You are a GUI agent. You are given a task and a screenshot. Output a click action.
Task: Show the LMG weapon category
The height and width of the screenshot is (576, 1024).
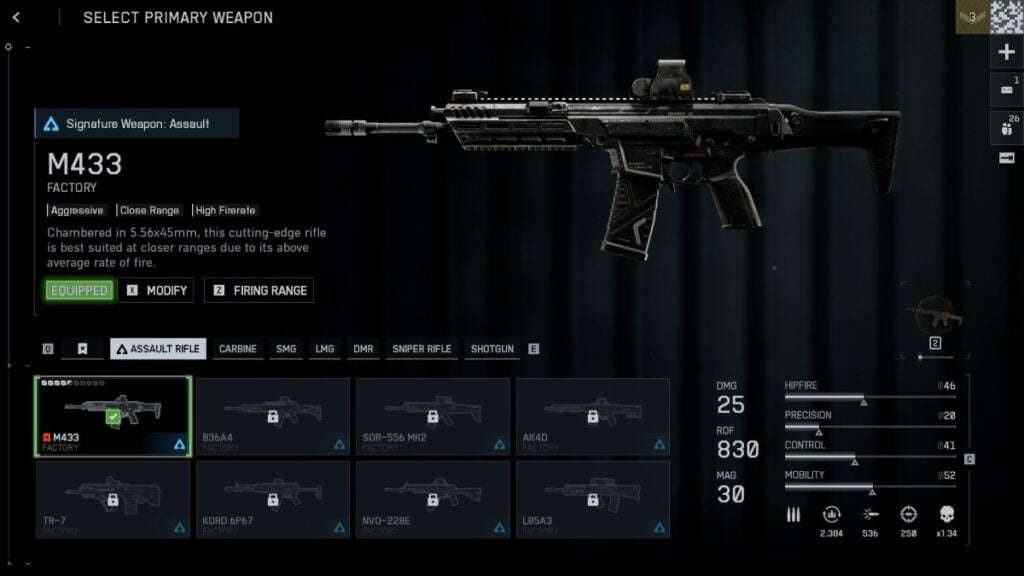pyautogui.click(x=325, y=349)
